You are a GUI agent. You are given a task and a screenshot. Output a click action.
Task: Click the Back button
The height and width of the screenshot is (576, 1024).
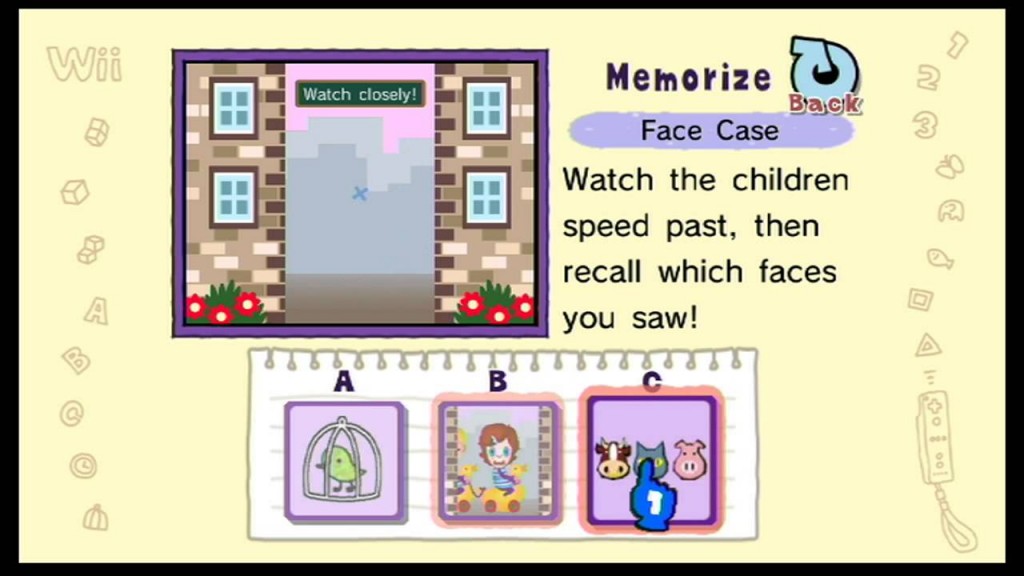coord(823,76)
